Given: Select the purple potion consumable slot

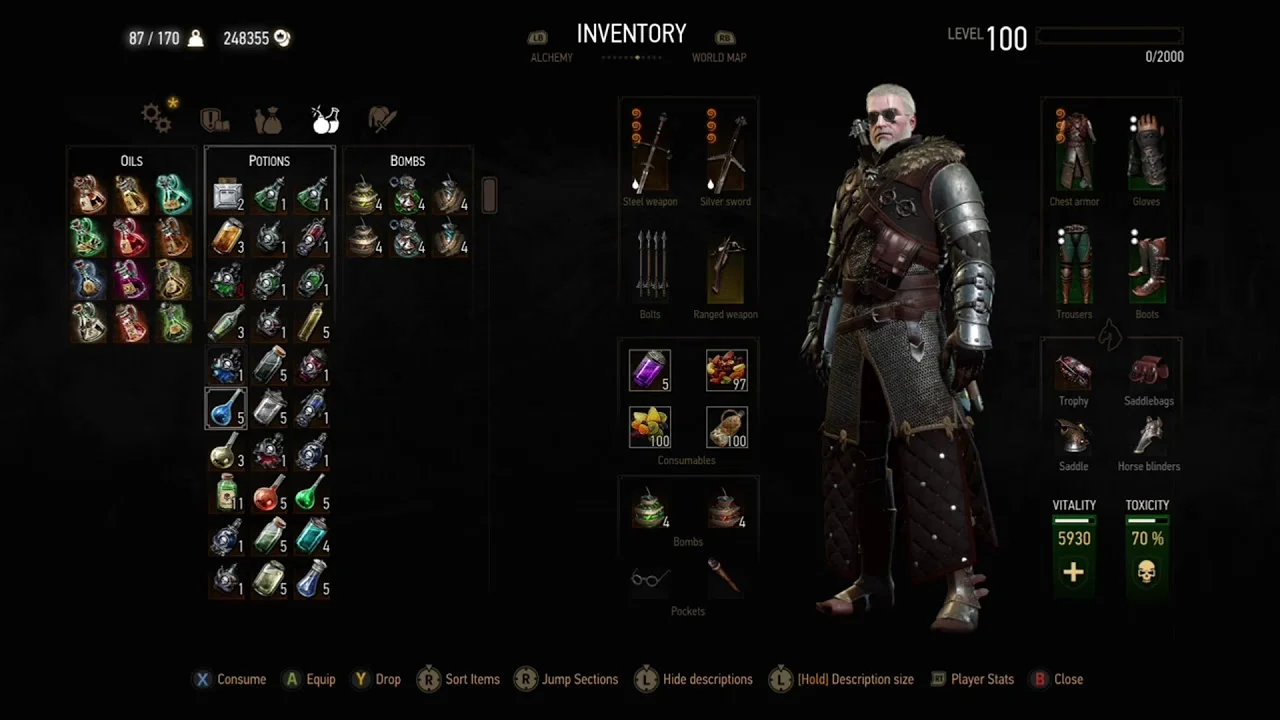Looking at the screenshot, I should (x=650, y=370).
